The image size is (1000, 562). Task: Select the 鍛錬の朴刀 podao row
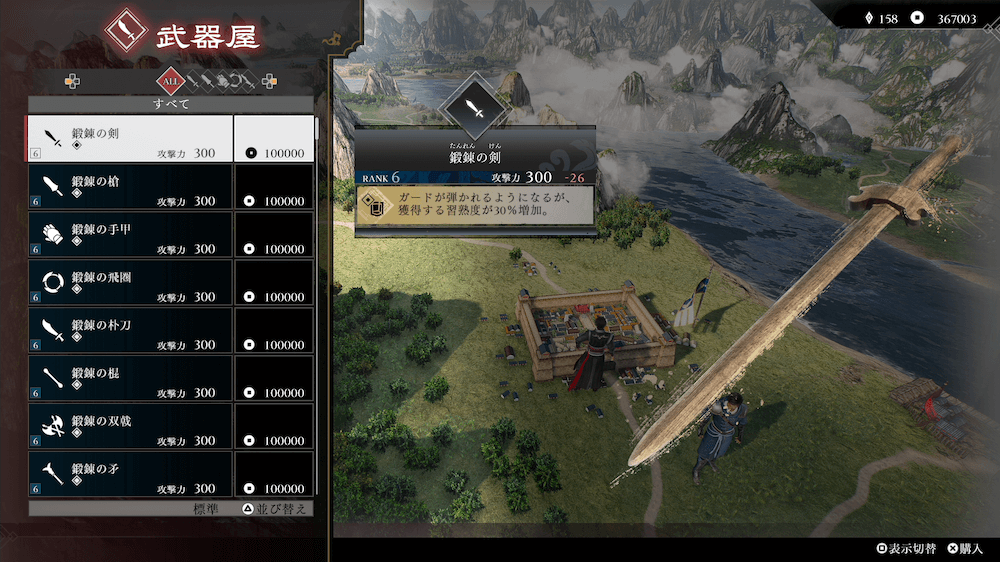point(130,331)
